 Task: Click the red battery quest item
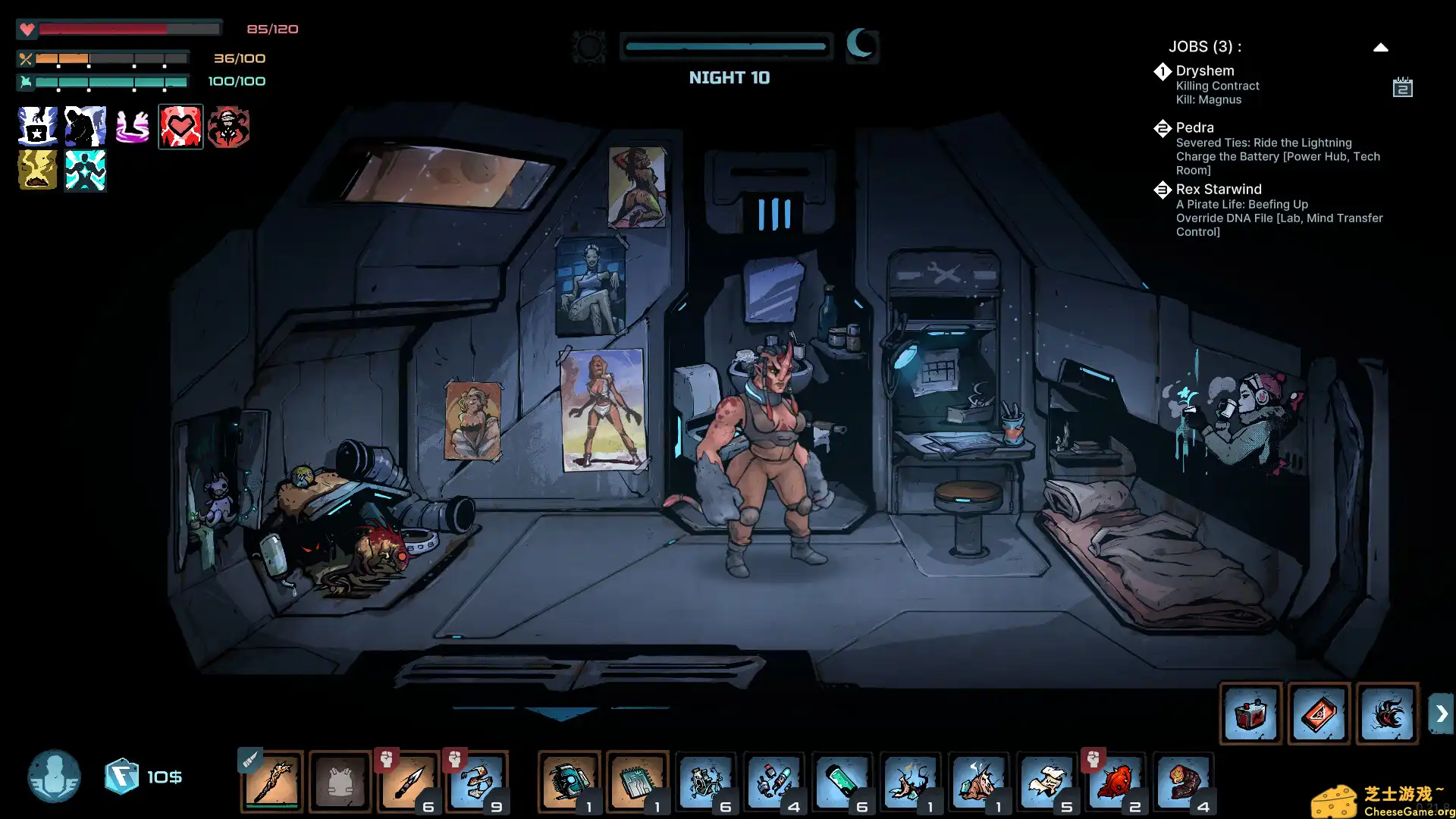click(1250, 714)
